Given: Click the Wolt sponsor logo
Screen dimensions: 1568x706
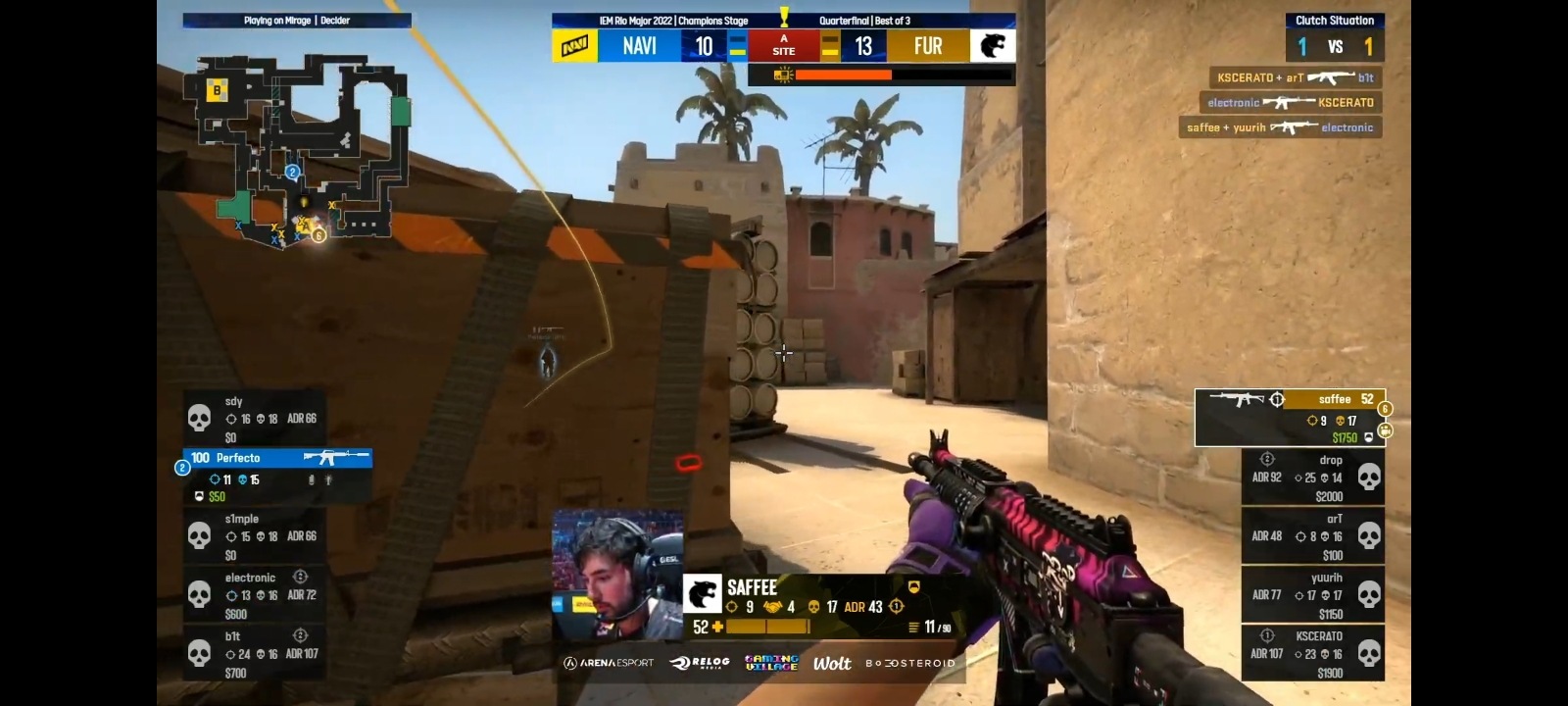Looking at the screenshot, I should coord(833,663).
